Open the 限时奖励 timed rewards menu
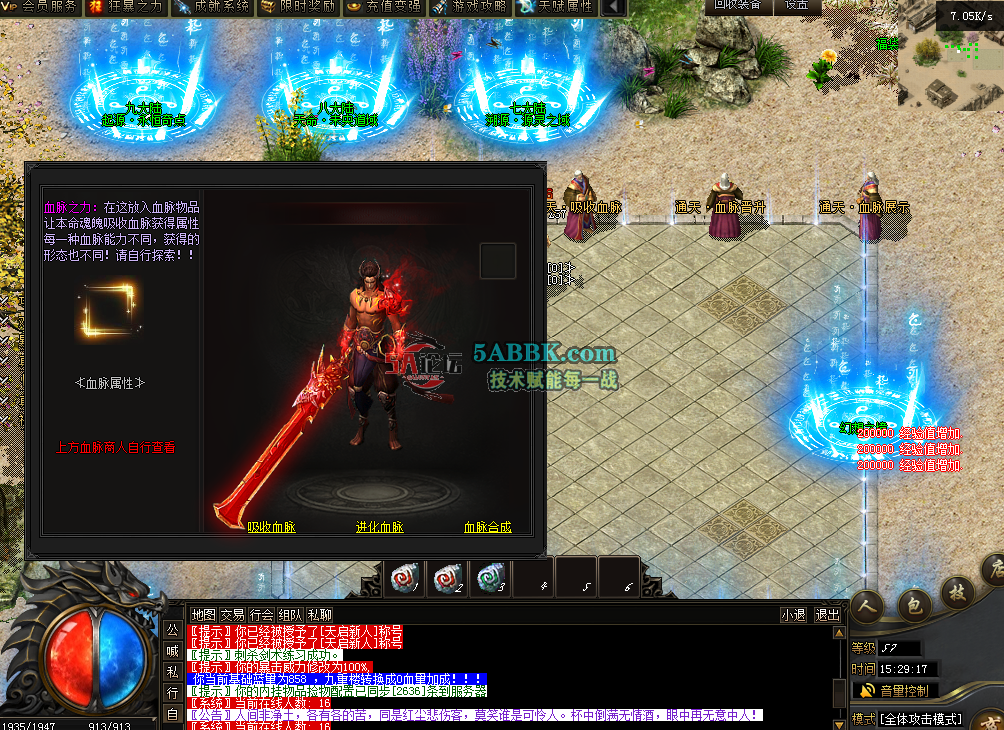 pyautogui.click(x=298, y=7)
